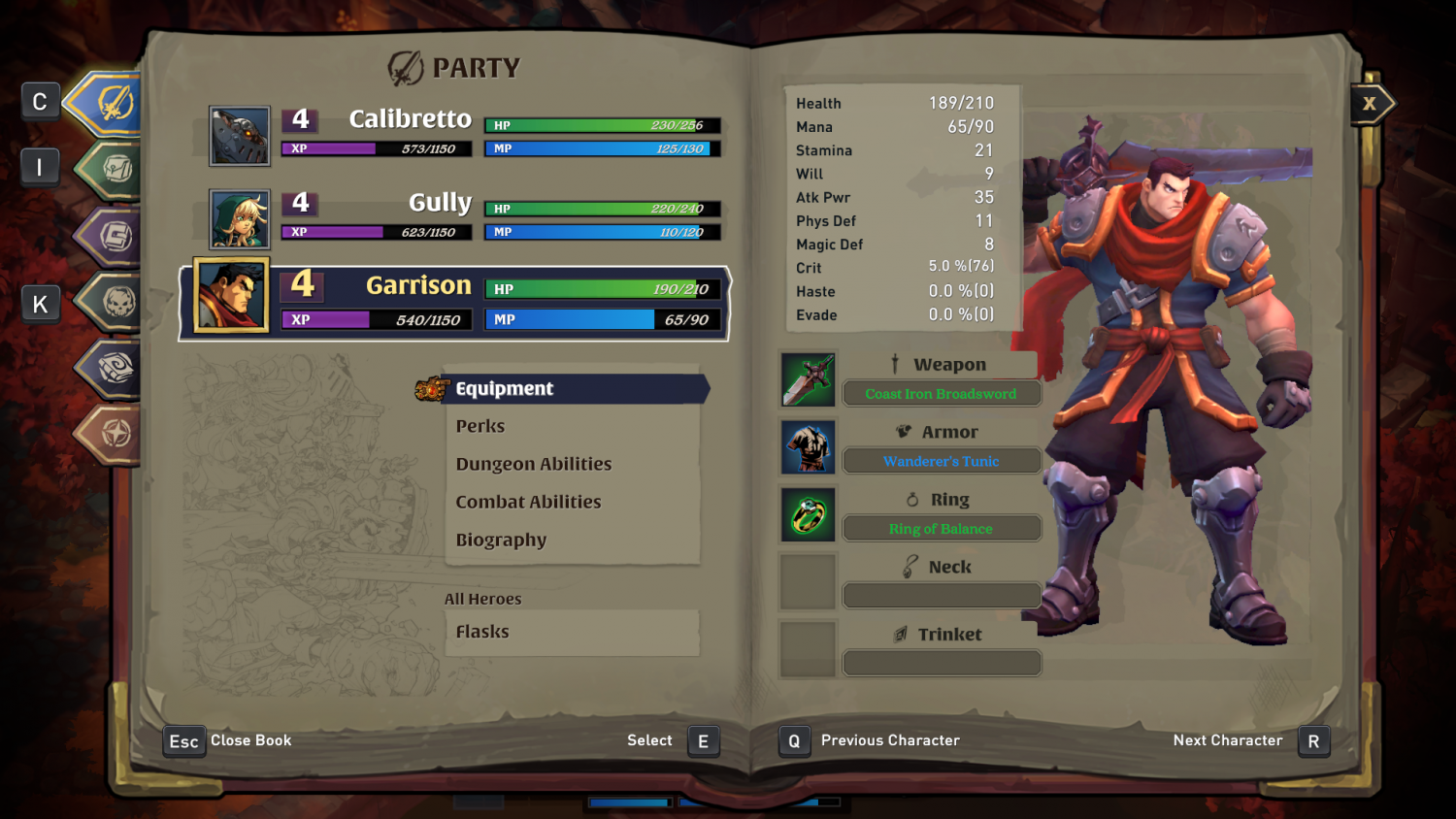Open Garrison's Biography

tap(501, 540)
